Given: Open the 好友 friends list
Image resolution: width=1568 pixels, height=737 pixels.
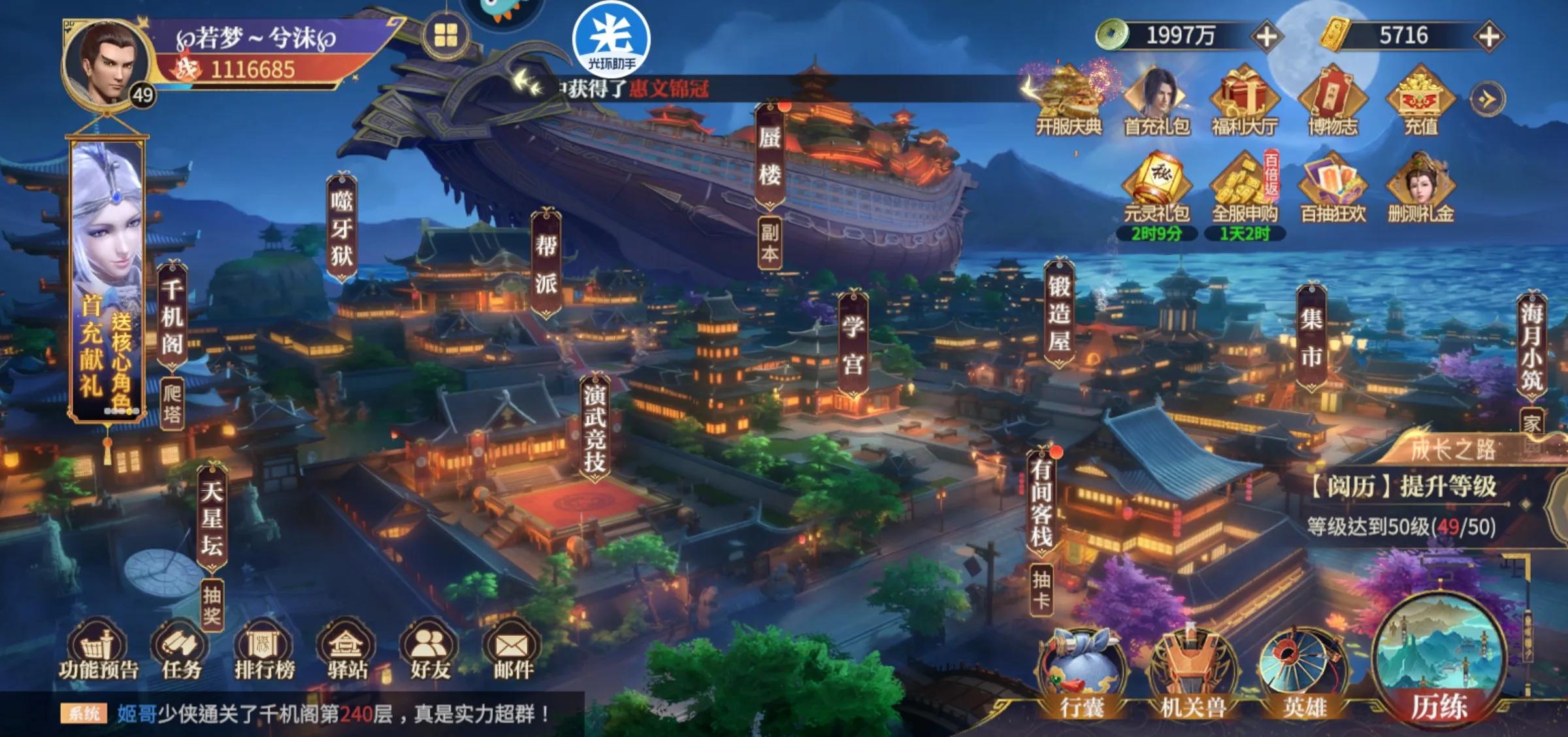Looking at the screenshot, I should click(429, 650).
